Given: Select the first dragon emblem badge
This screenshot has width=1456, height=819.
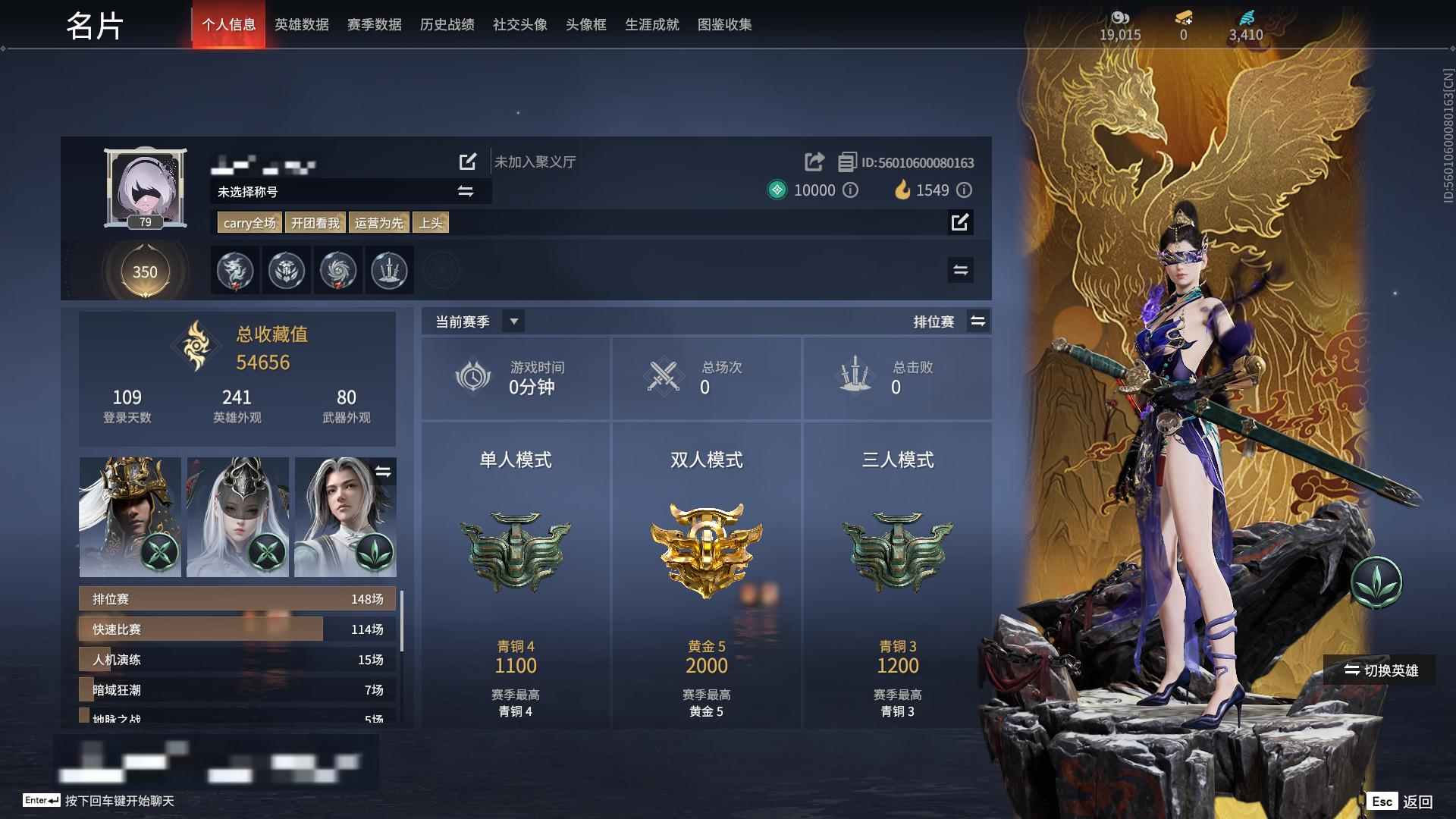Looking at the screenshot, I should 235,271.
